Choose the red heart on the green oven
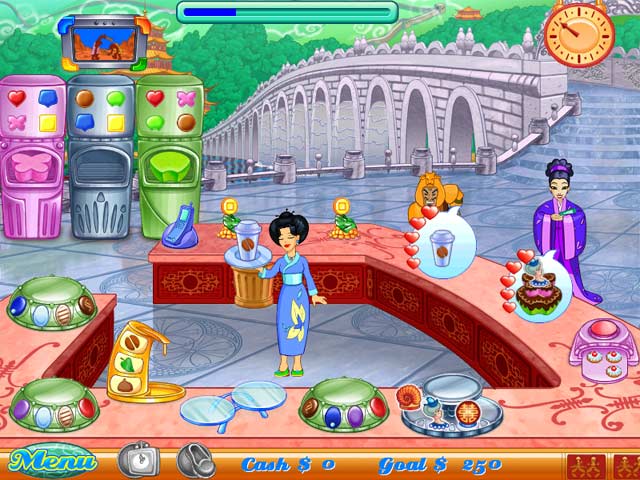 click(155, 98)
